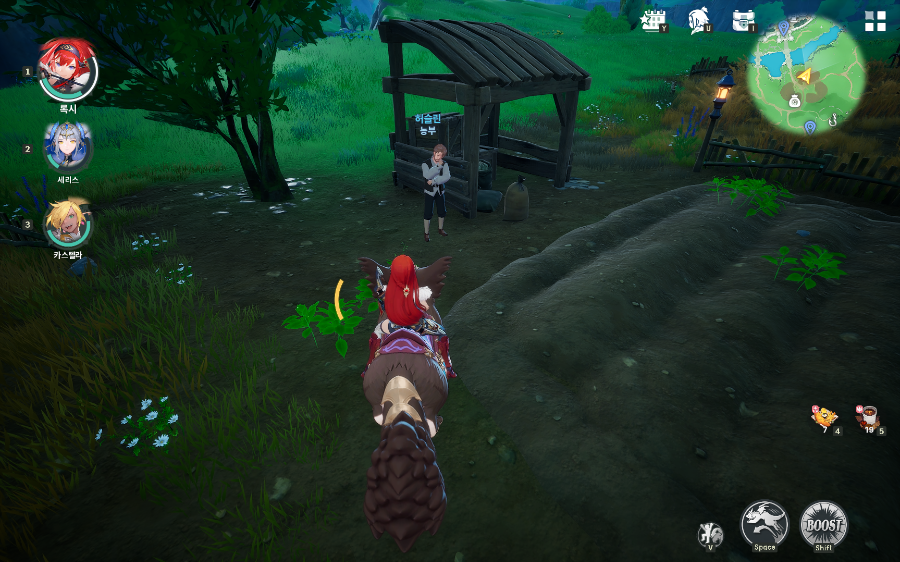
Task: Use the fried food consumable item
Action: [x=825, y=418]
